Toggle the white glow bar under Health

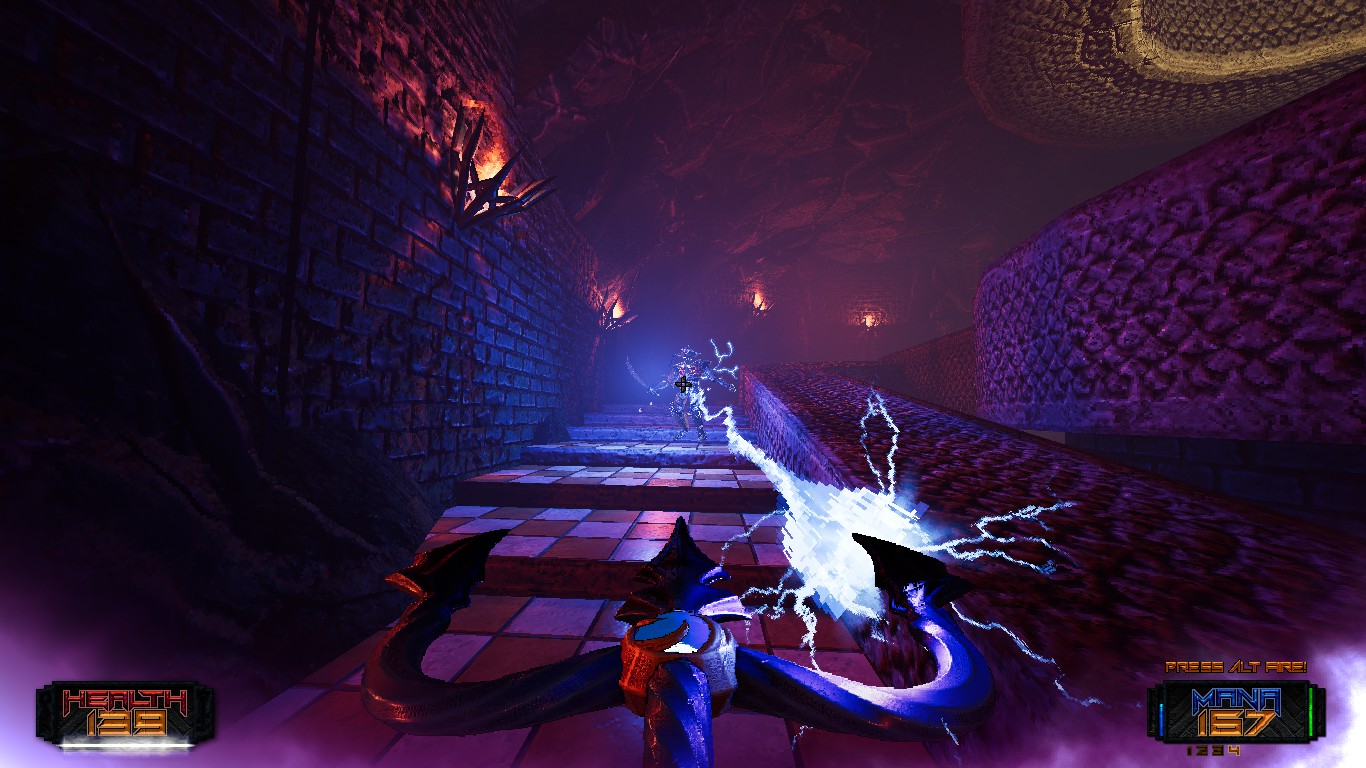pos(127,744)
